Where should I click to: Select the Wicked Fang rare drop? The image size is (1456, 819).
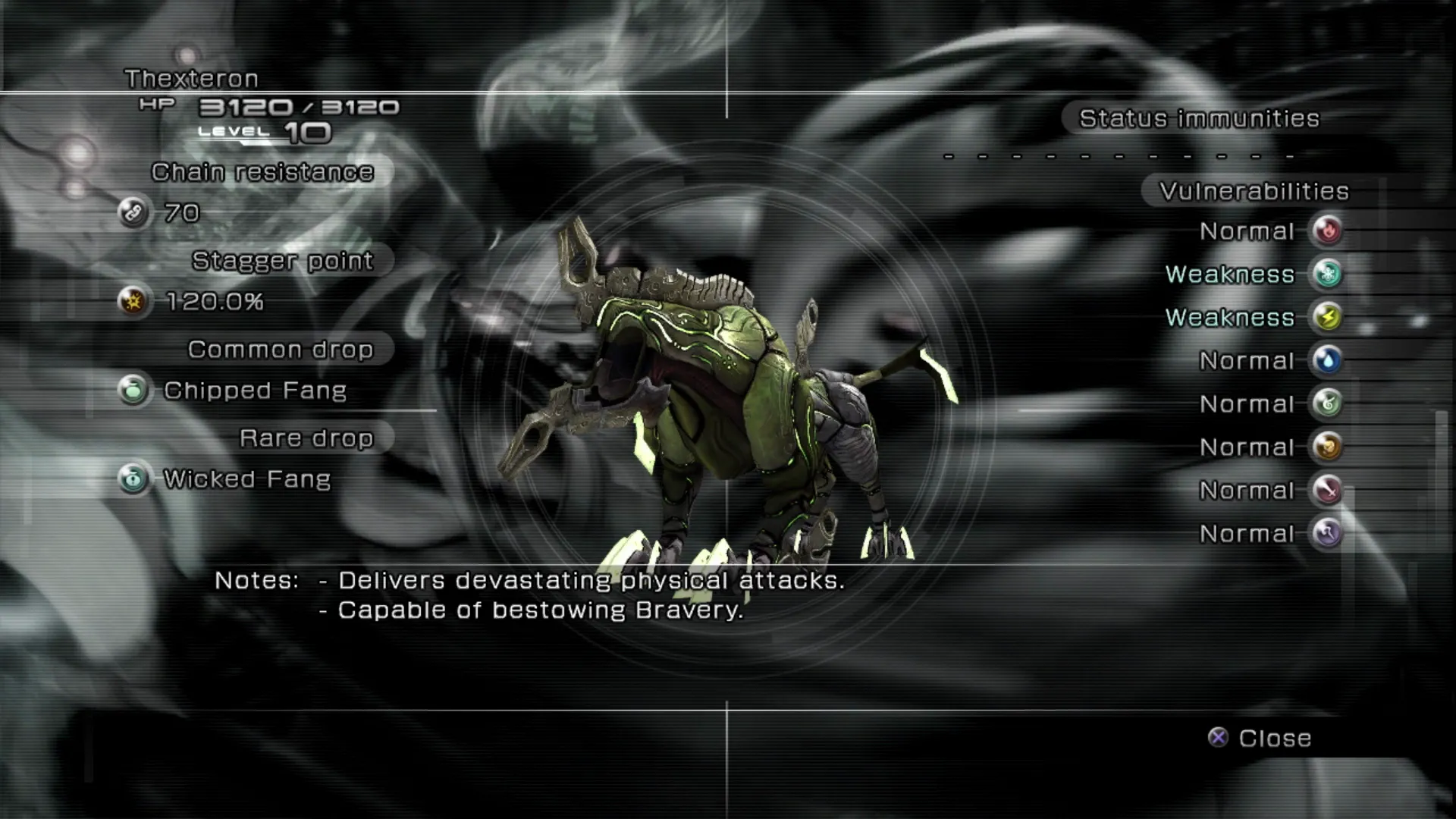[x=246, y=479]
